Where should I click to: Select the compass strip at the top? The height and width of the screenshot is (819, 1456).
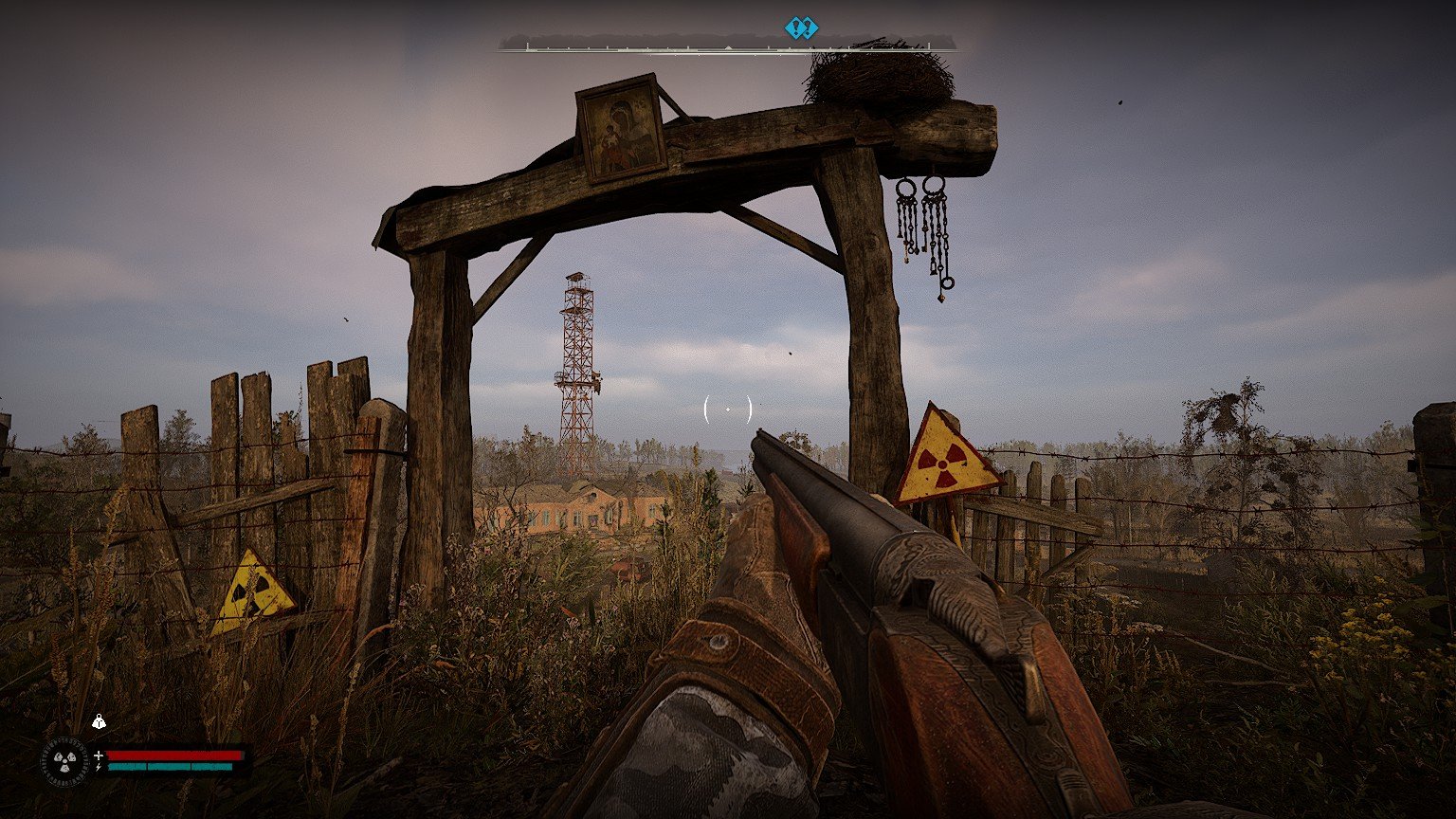click(727, 45)
